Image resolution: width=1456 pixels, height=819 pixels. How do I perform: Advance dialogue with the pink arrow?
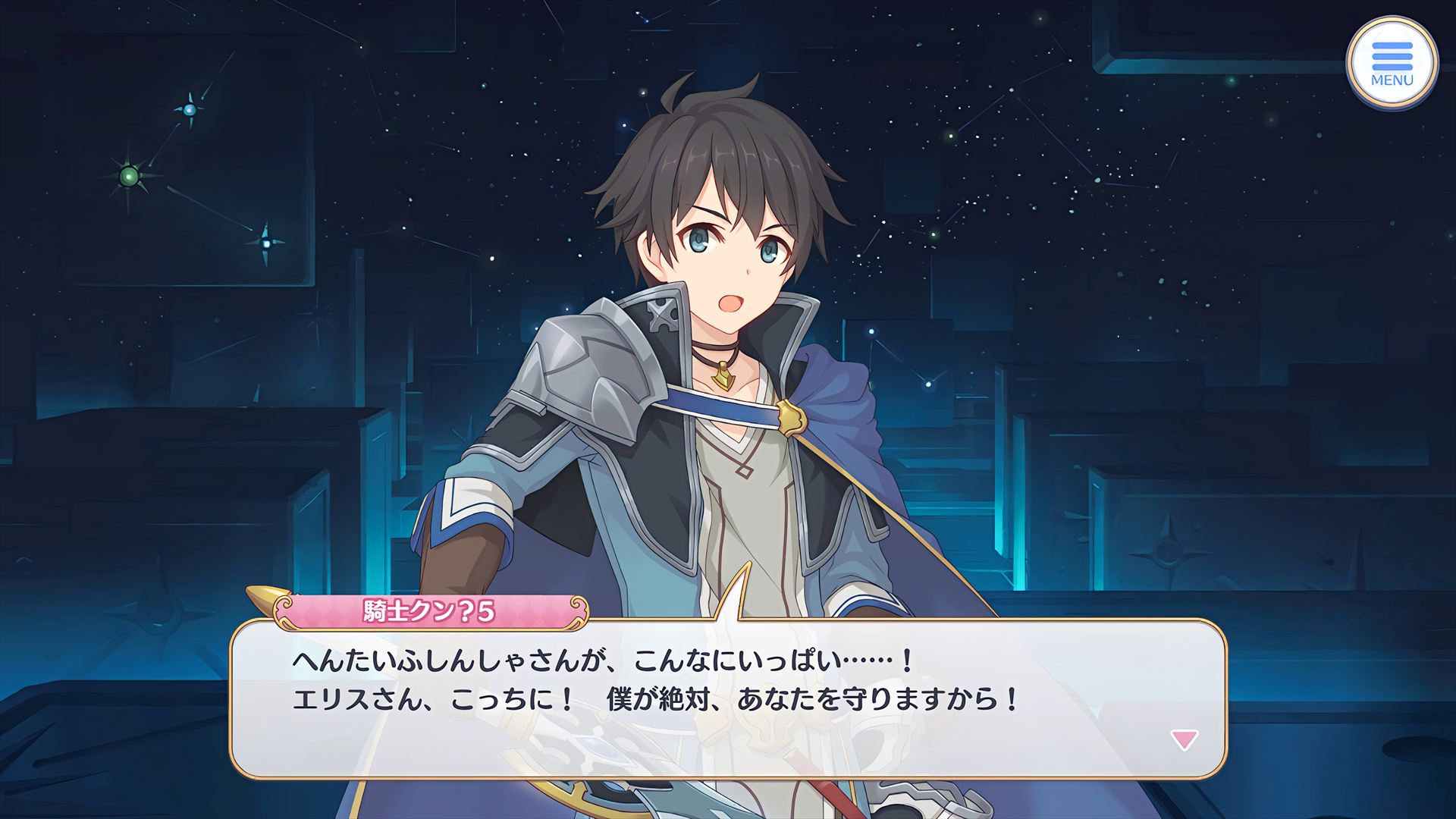point(1184,739)
